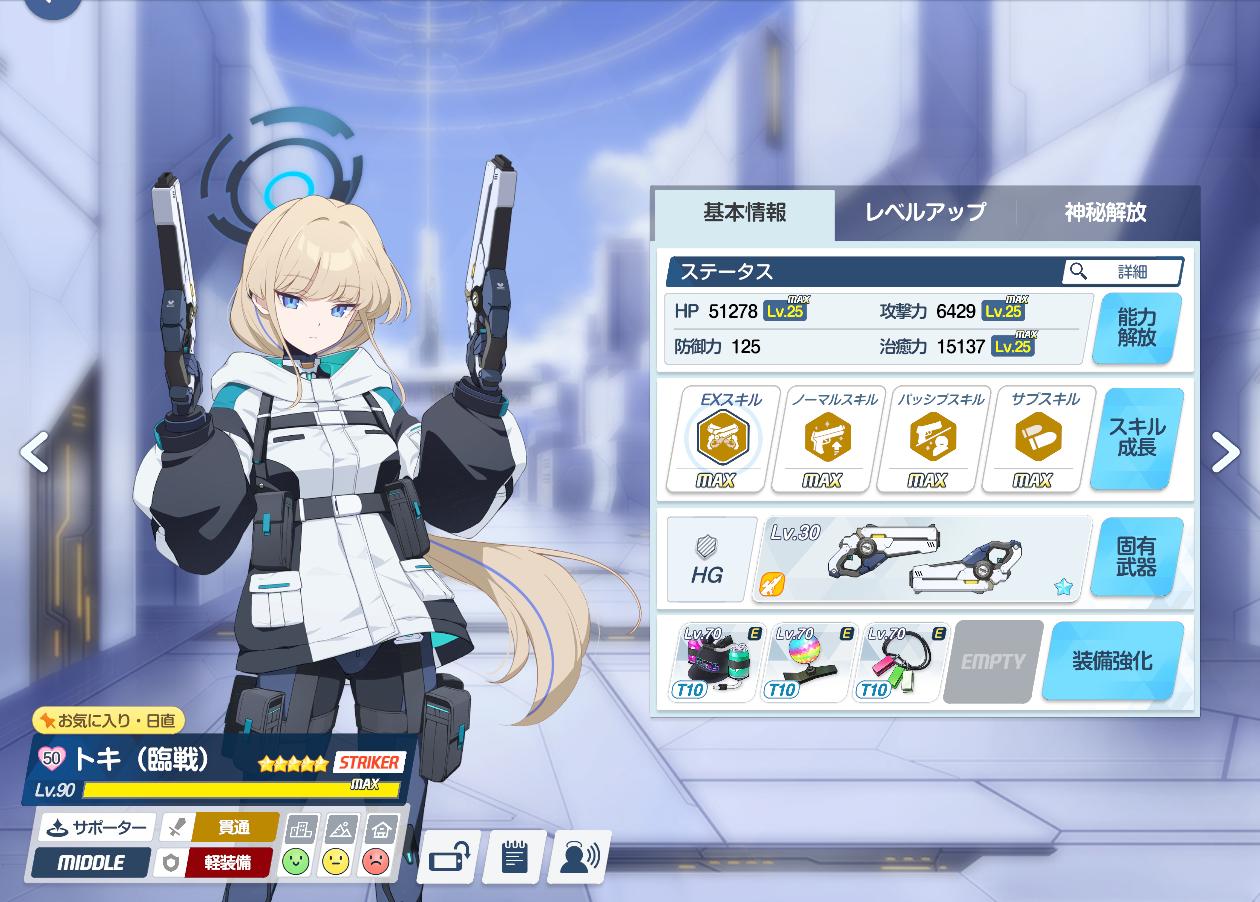Open the 神秘解放 tab
1260x902 pixels.
[1105, 213]
